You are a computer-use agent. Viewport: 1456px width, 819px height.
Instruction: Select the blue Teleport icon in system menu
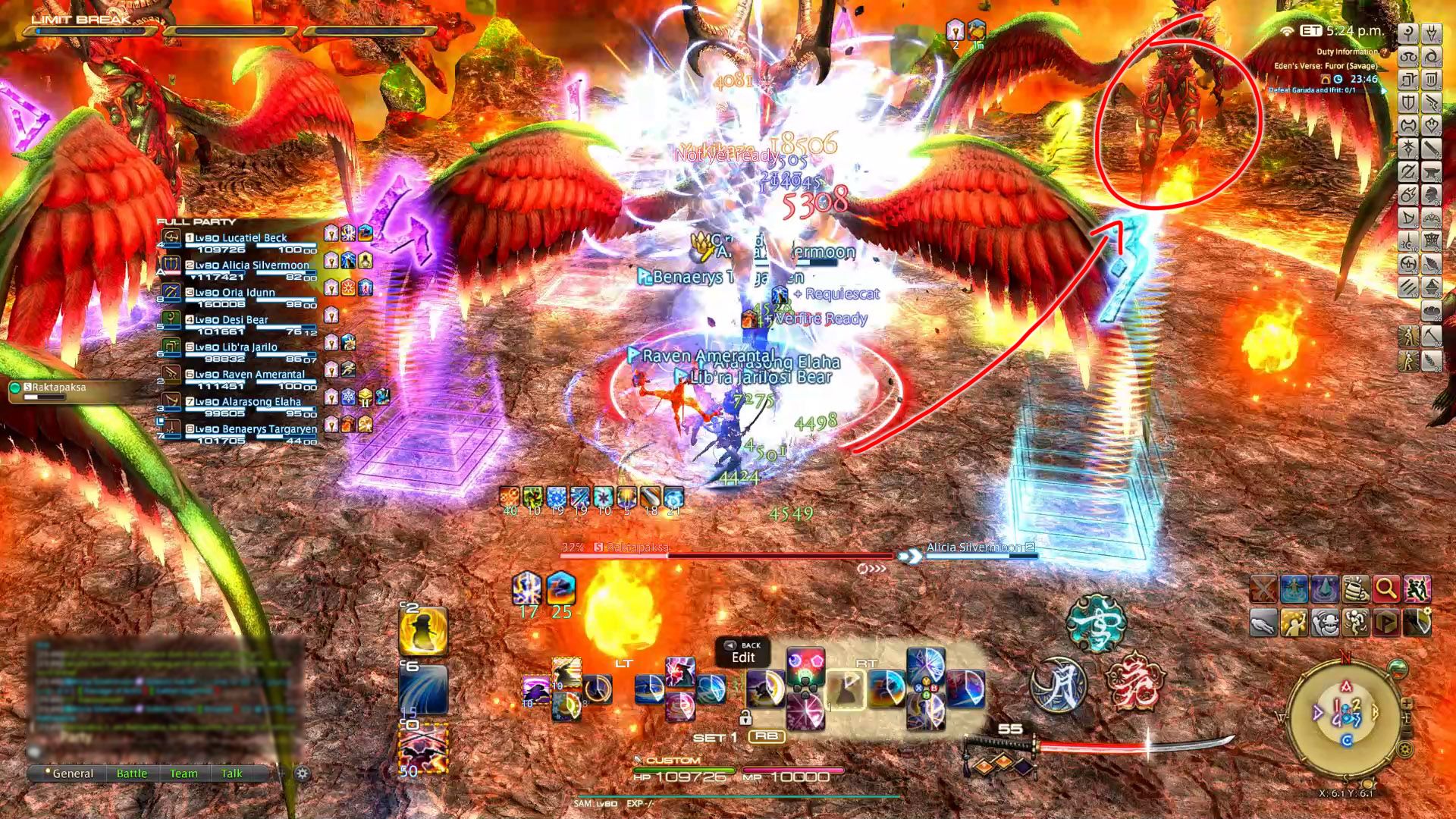[x=1294, y=588]
